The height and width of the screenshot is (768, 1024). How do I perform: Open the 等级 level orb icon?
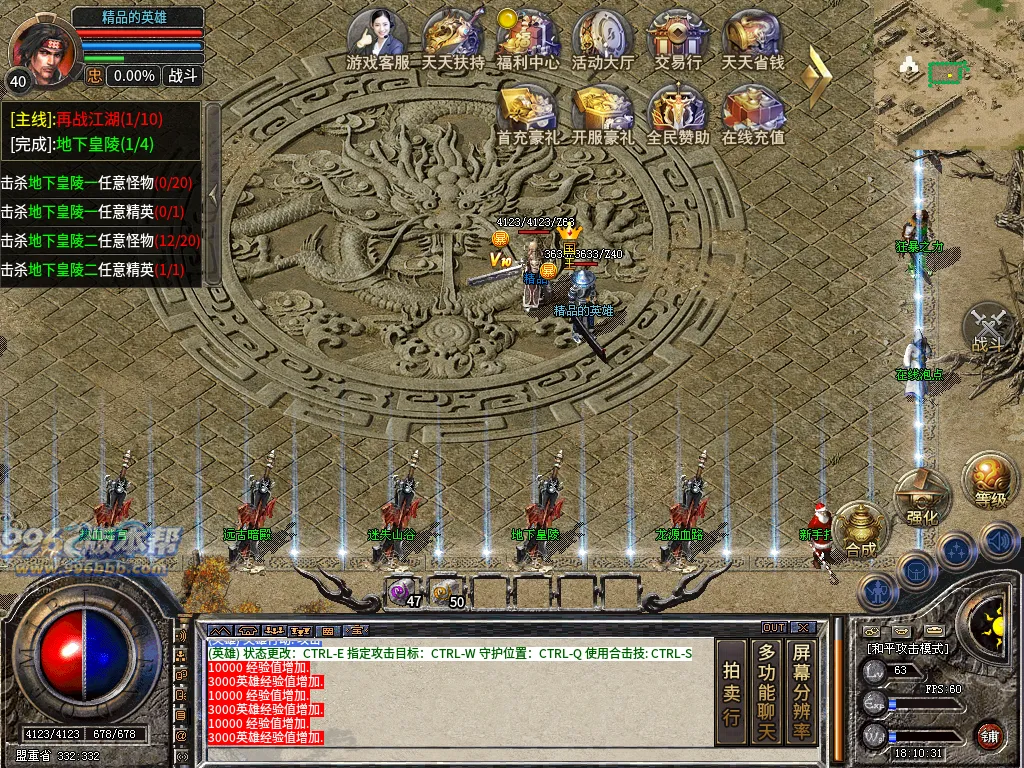click(990, 481)
